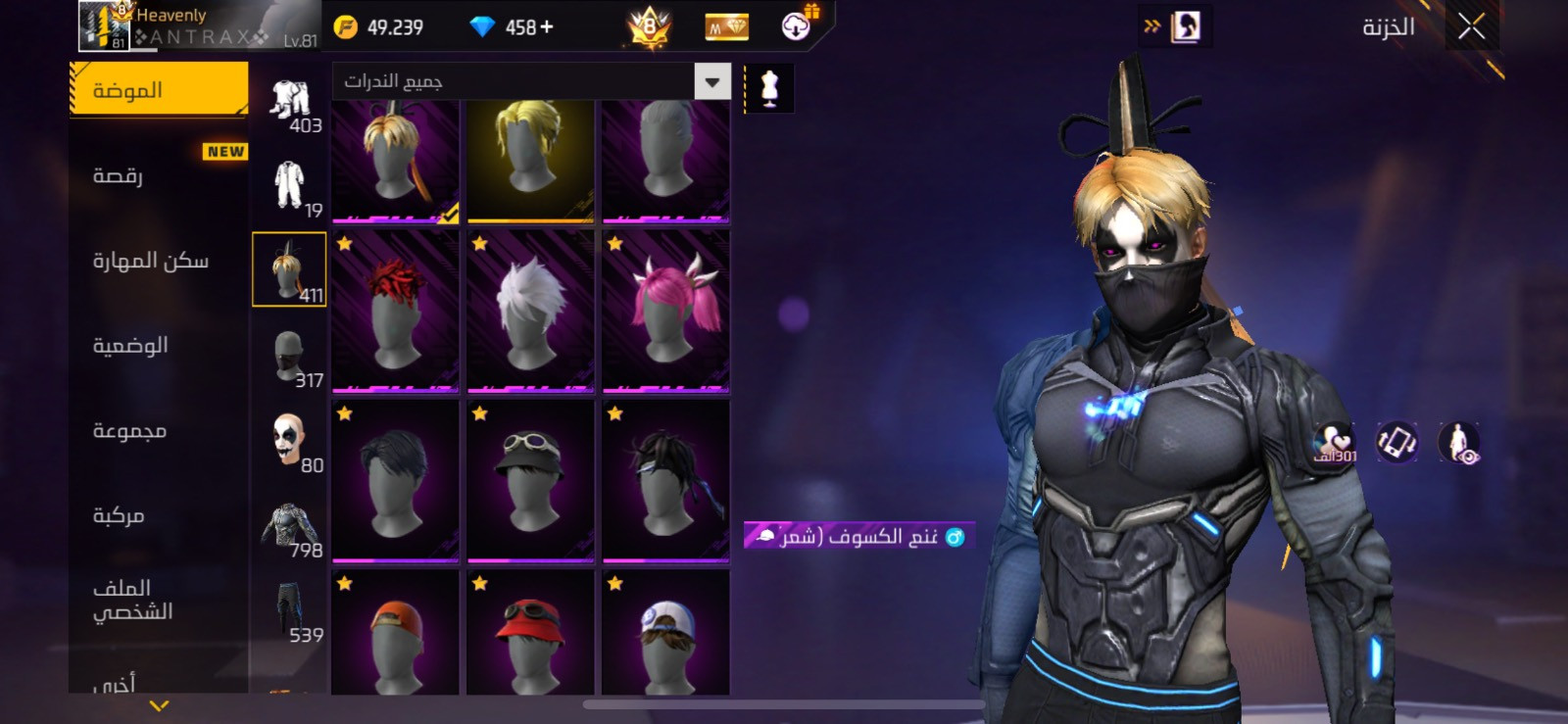Viewport: 1568px width, 724px height.
Task: Add diamonds with the plus button
Action: pos(547,27)
